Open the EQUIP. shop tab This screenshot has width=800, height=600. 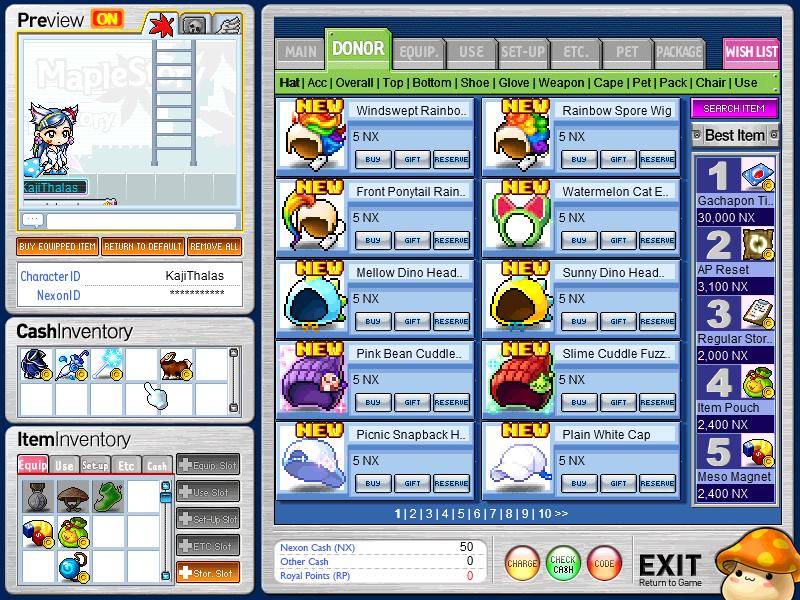click(x=416, y=52)
